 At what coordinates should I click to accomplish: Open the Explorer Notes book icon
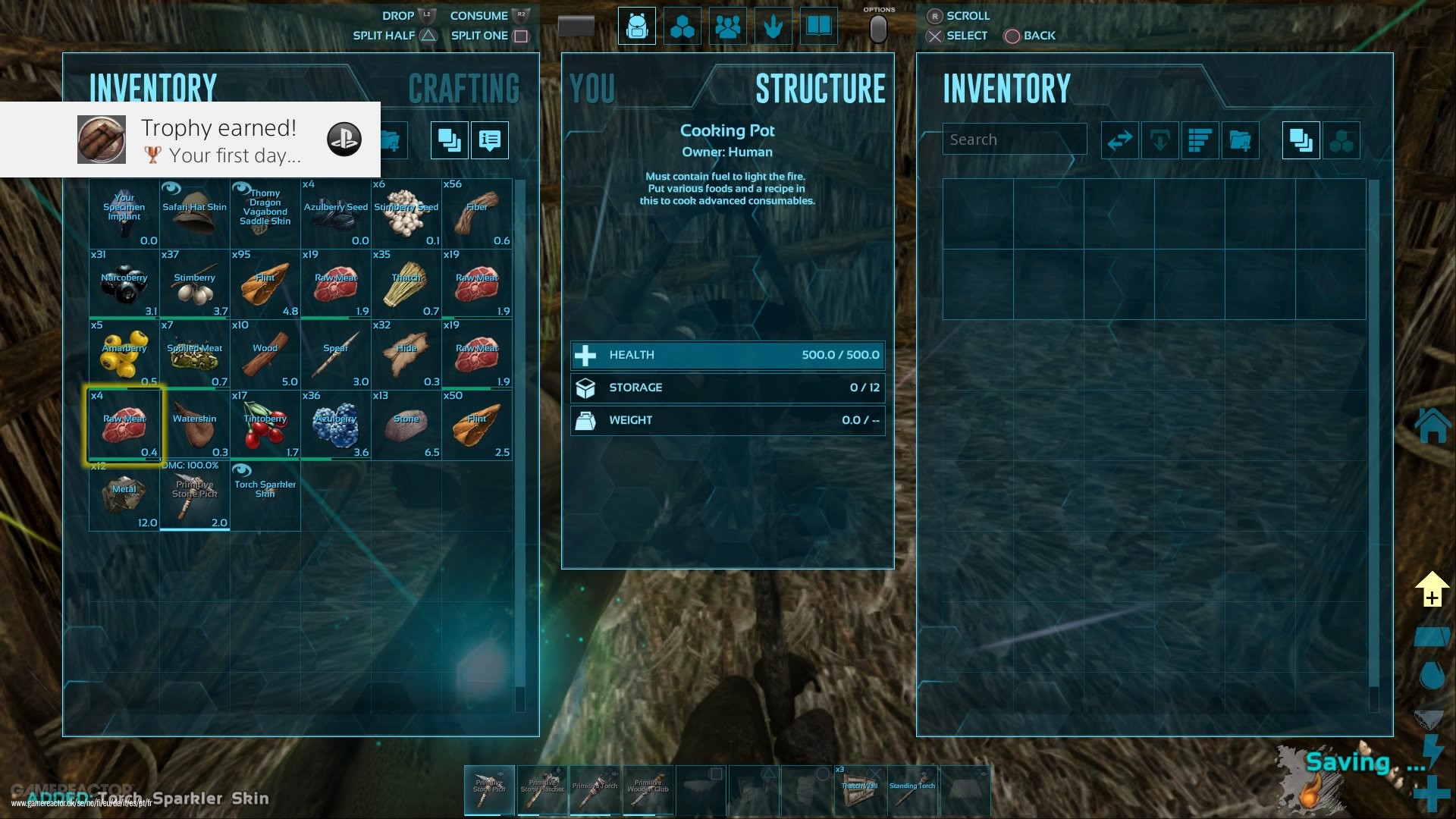coord(818,25)
